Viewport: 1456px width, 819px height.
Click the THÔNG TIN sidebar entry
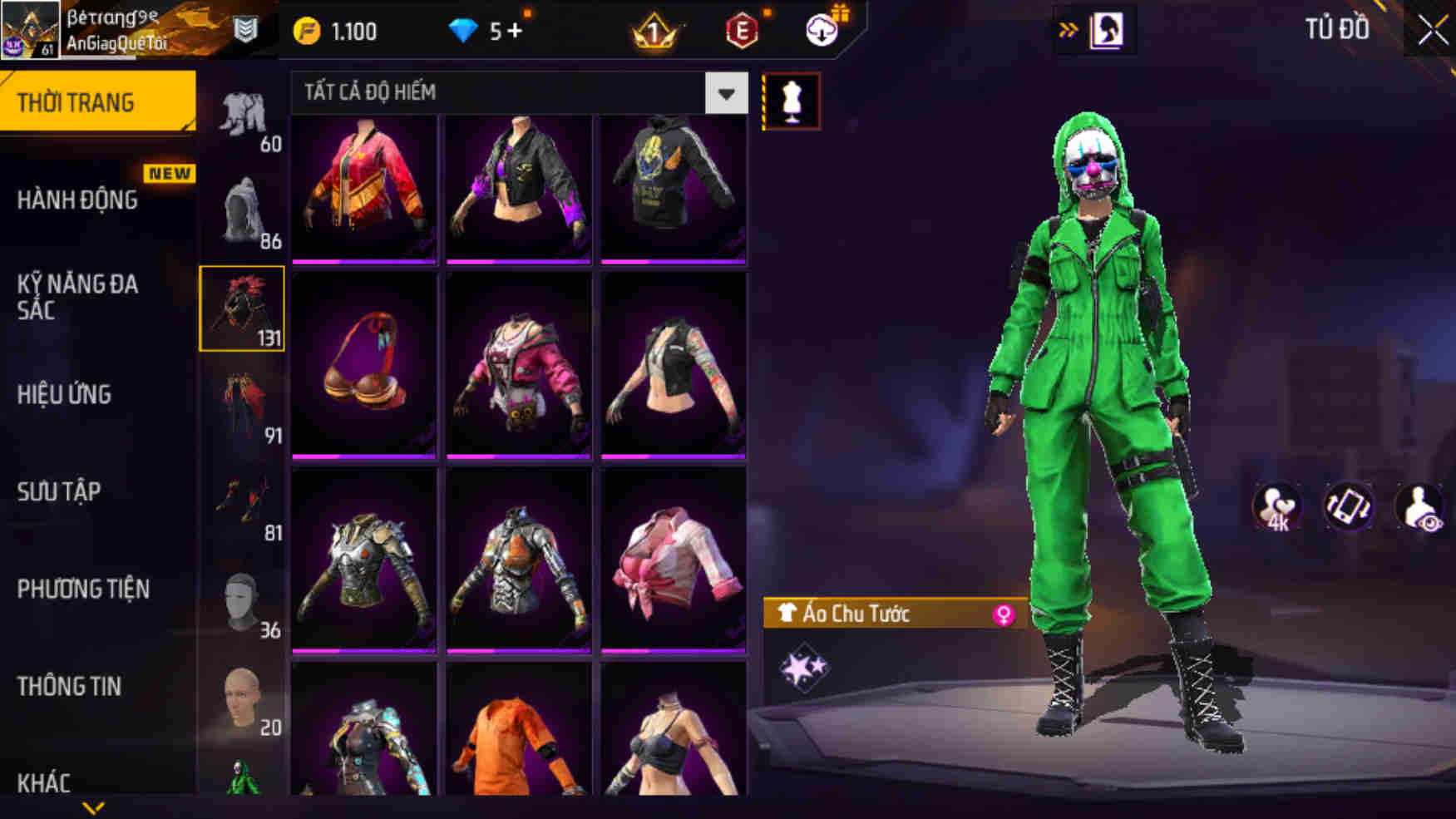tap(70, 686)
